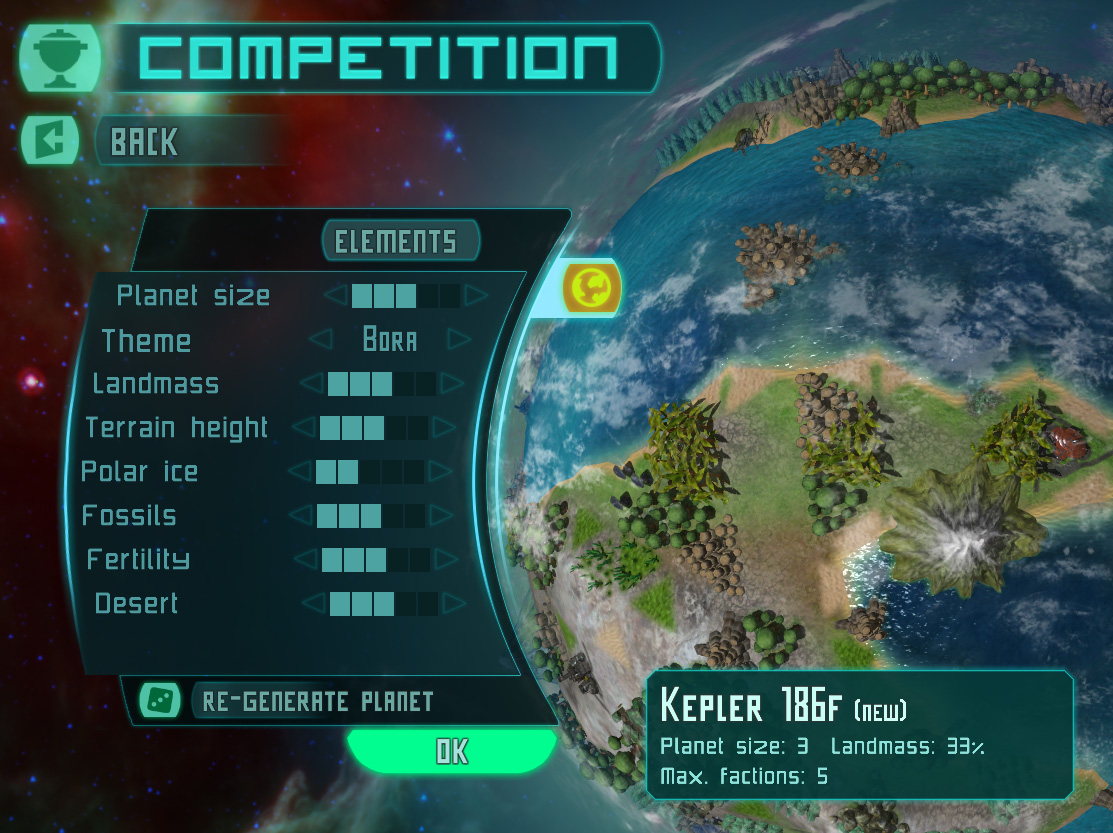Increase Planet size with right arrow
Image resolution: width=1113 pixels, height=833 pixels.
(x=475, y=296)
